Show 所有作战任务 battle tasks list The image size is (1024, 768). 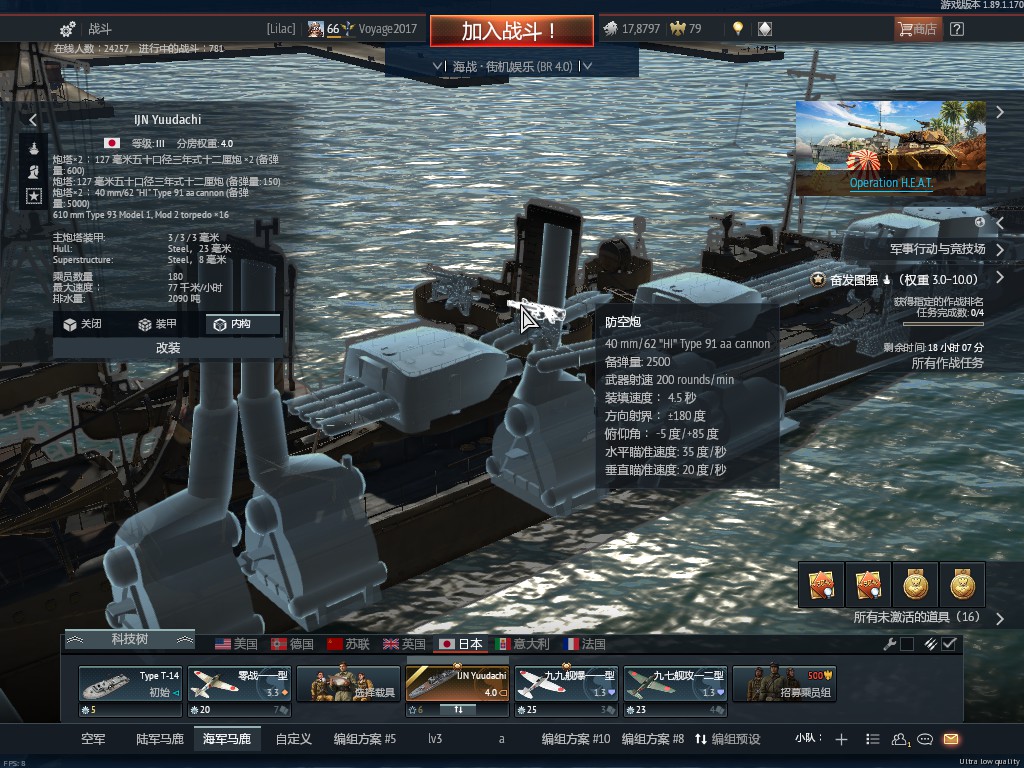click(947, 363)
